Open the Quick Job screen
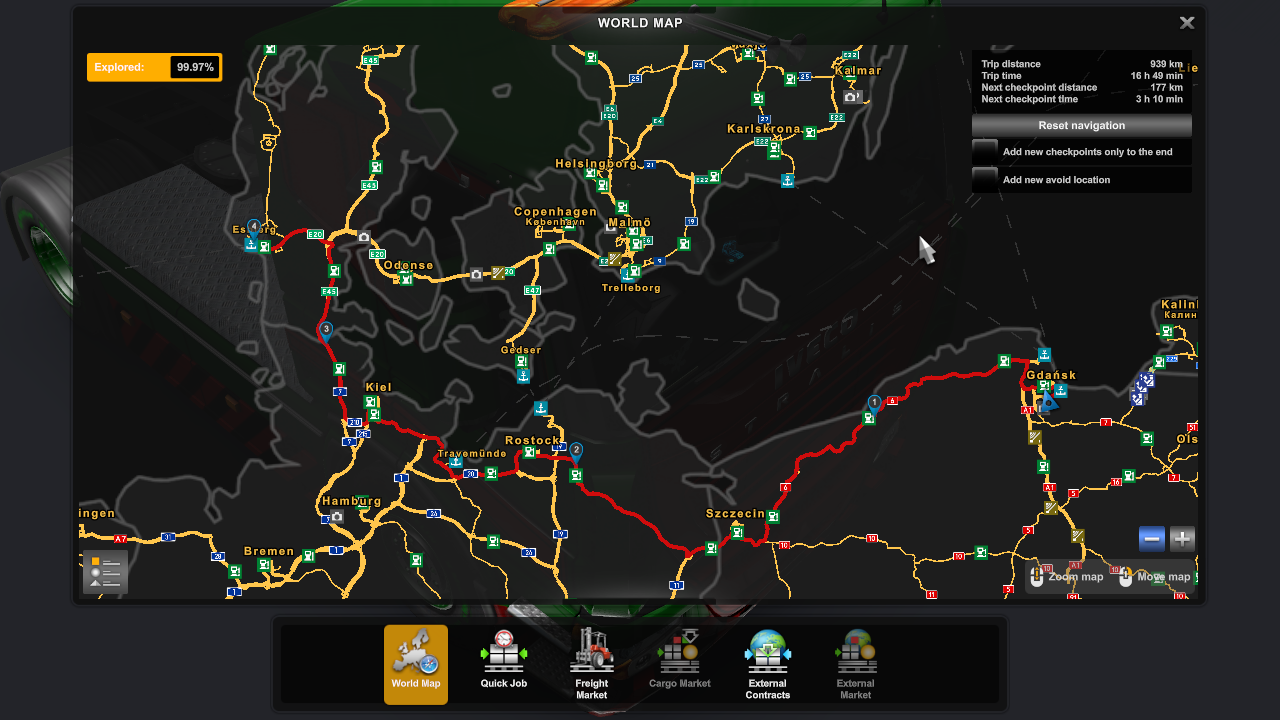 (503, 664)
